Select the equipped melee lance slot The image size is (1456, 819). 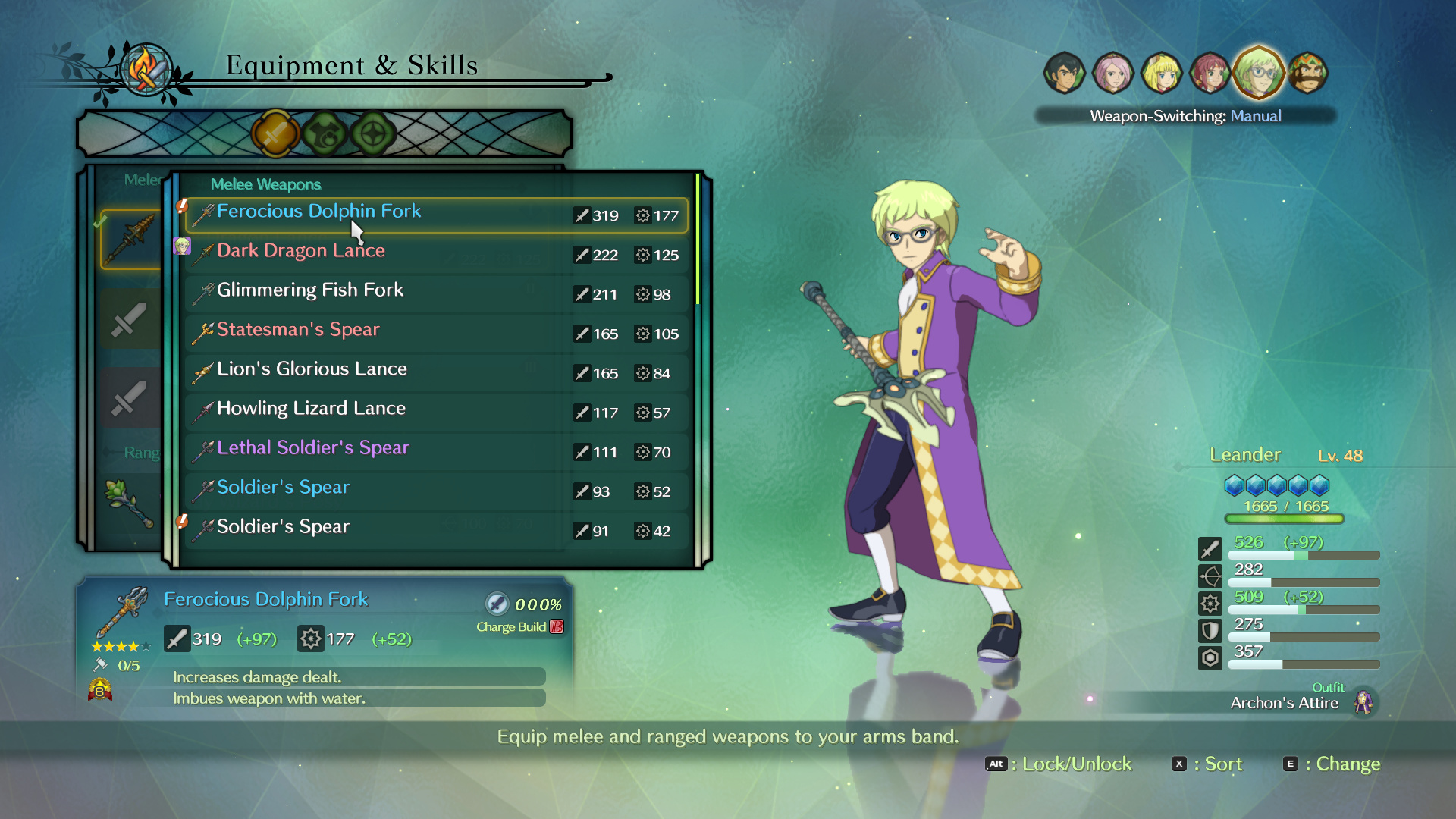click(130, 239)
